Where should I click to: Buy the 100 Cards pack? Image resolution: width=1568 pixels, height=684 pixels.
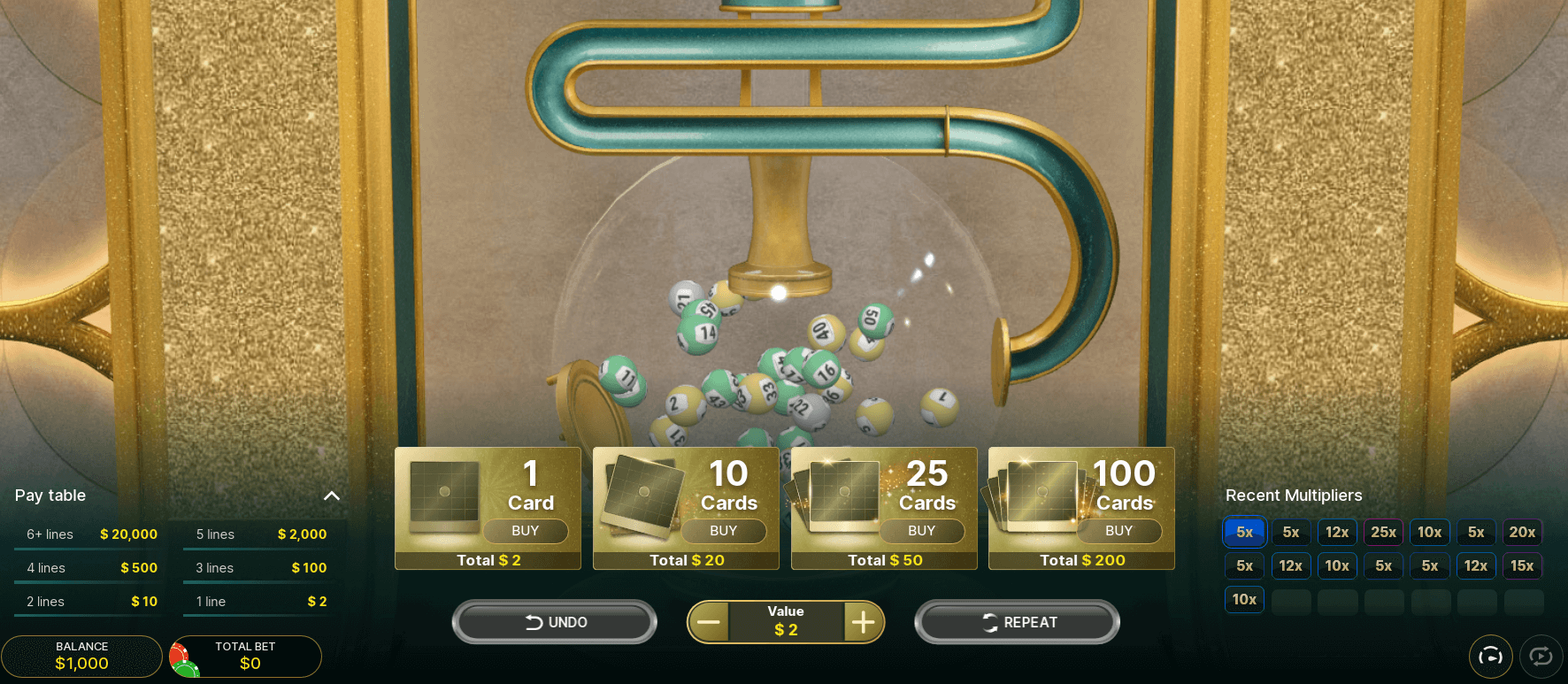(1118, 531)
